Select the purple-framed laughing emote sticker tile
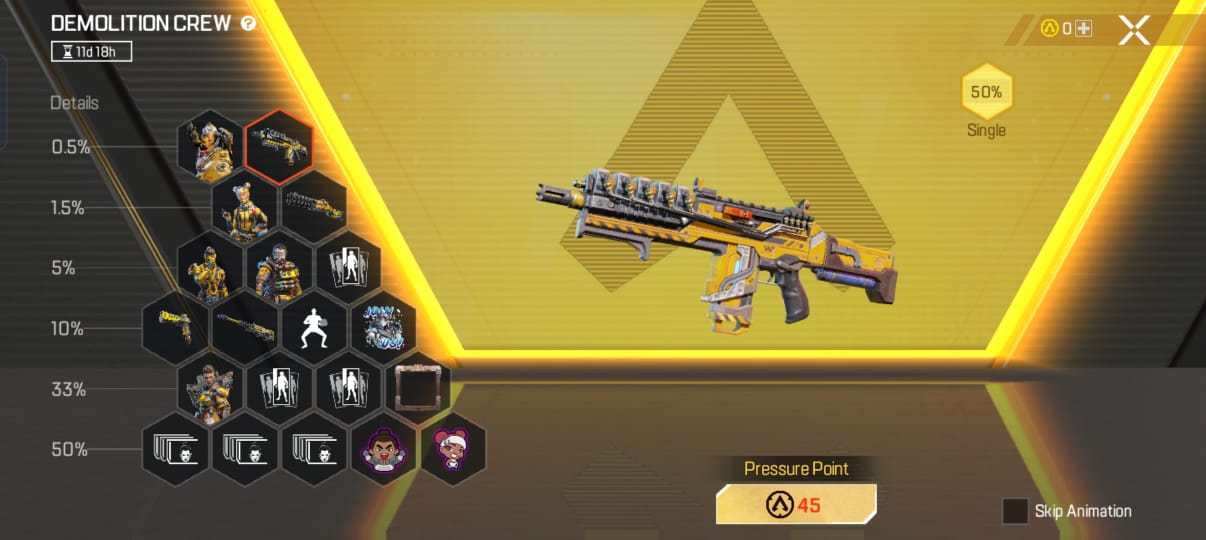1206x540 pixels. pos(383,448)
